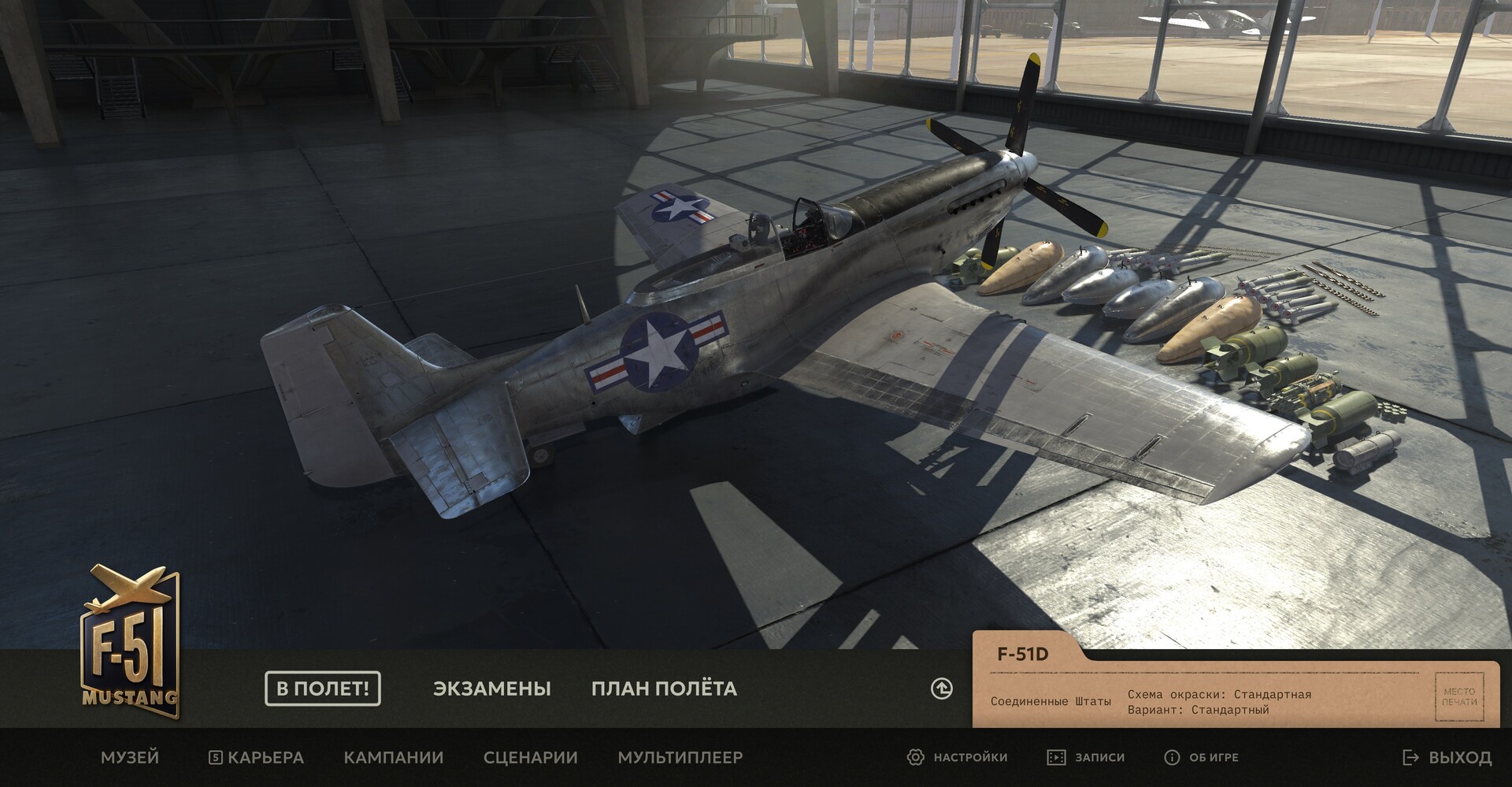Open ПЛАН ПОЛЁТА menu
The image size is (1512, 787).
click(664, 689)
